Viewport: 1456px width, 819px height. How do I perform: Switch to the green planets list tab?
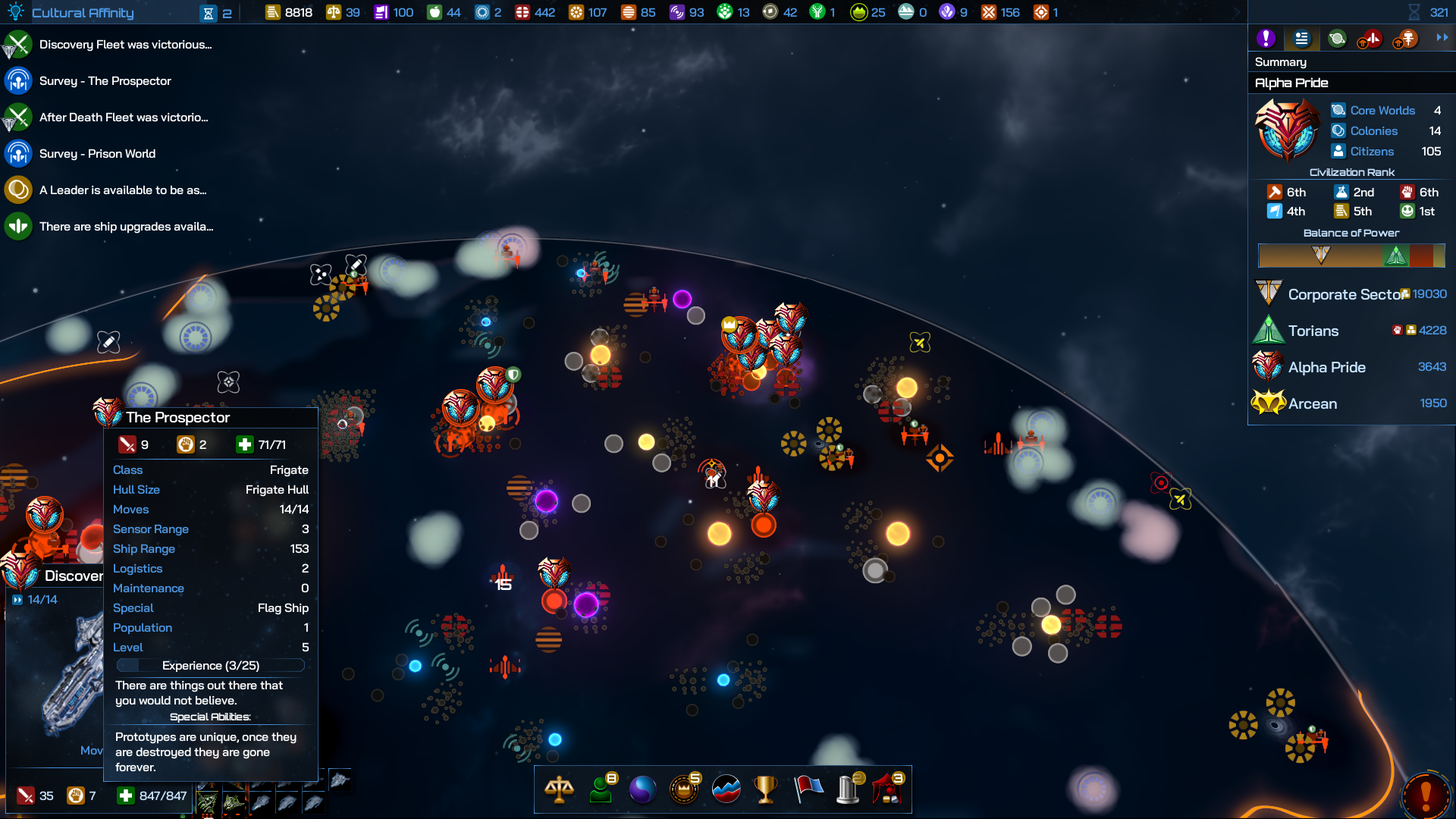pyautogui.click(x=1337, y=38)
